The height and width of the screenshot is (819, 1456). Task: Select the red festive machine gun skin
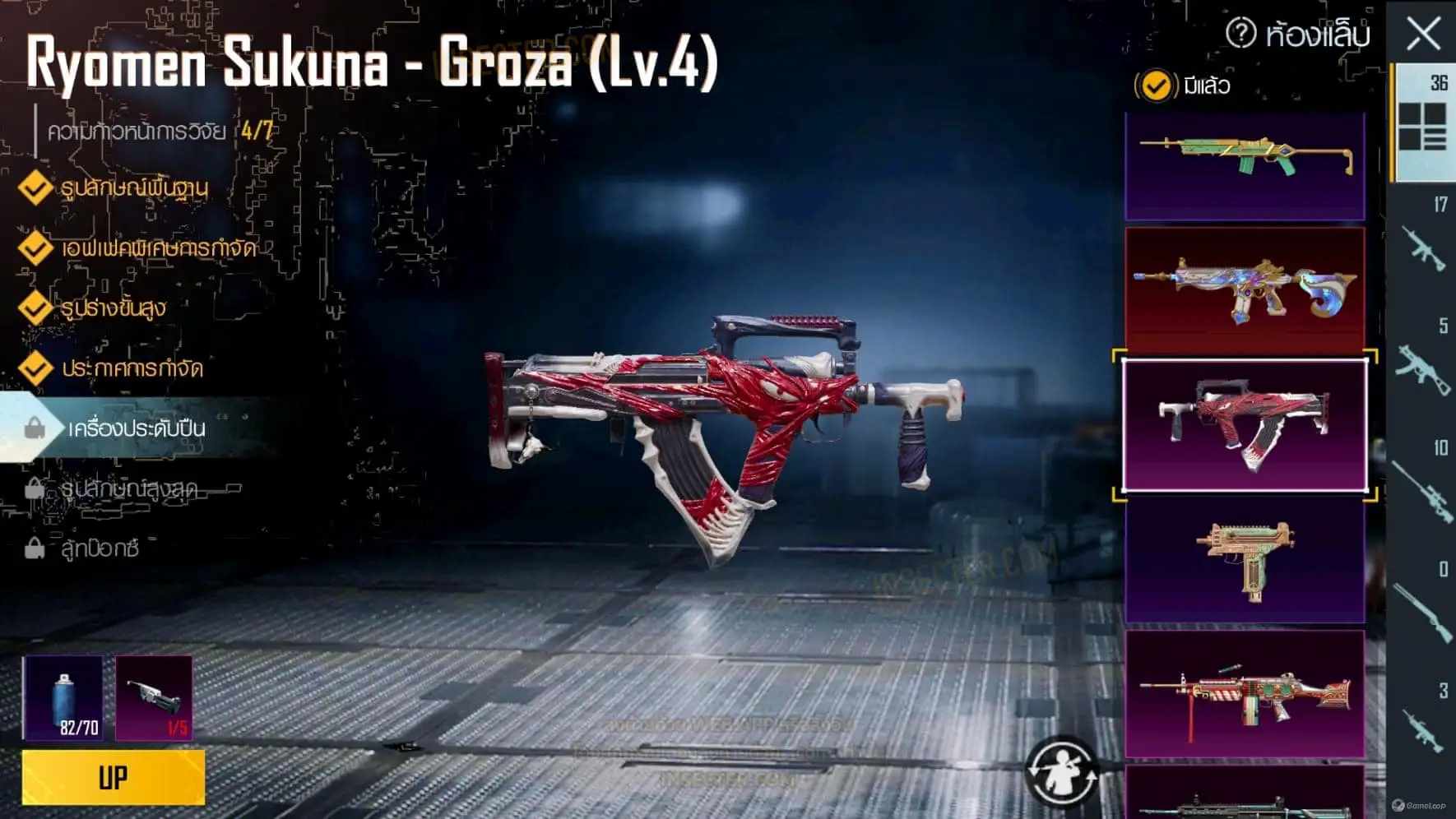pos(1245,693)
